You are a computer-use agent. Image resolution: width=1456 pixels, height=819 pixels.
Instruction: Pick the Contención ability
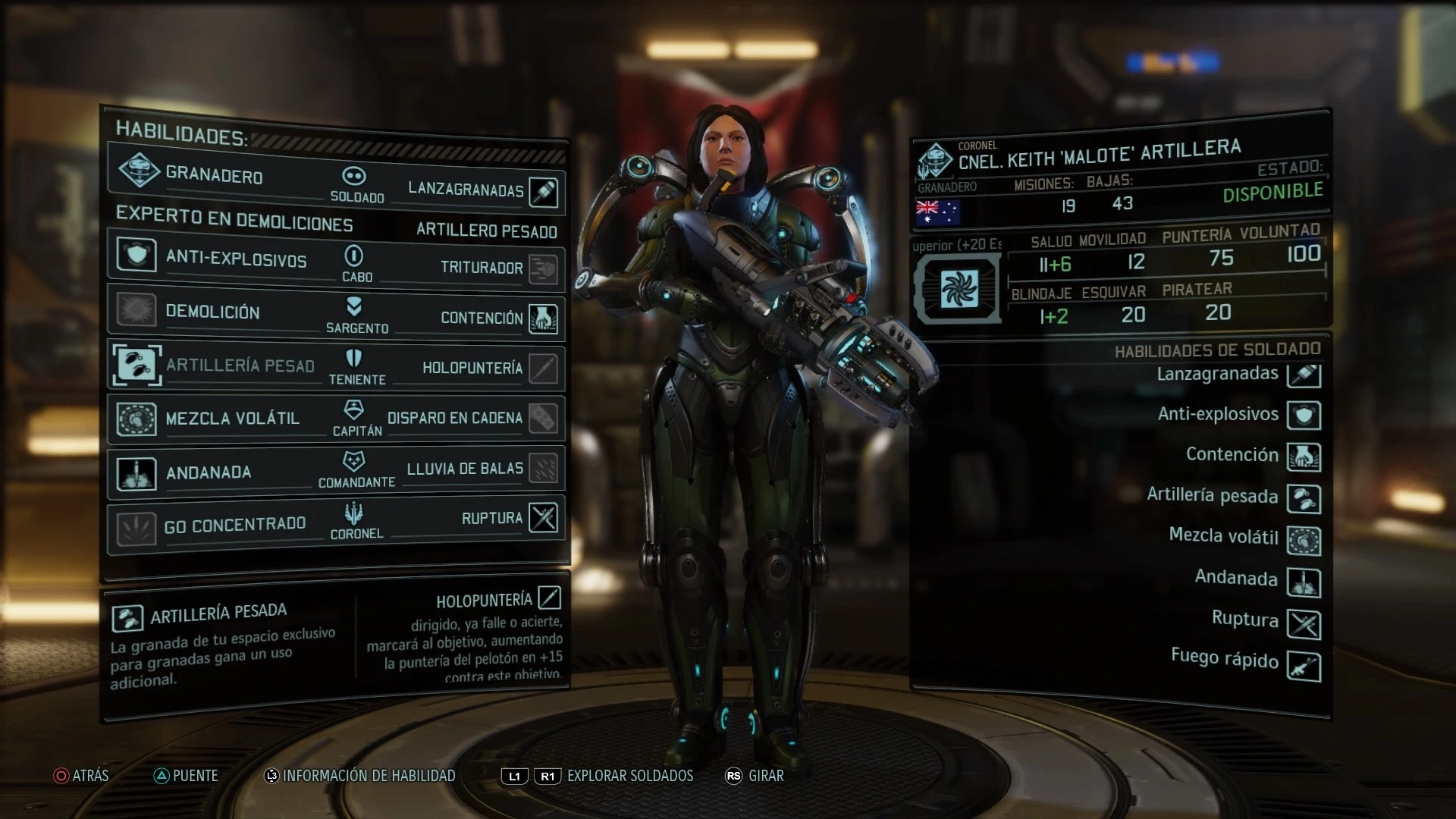tap(542, 318)
